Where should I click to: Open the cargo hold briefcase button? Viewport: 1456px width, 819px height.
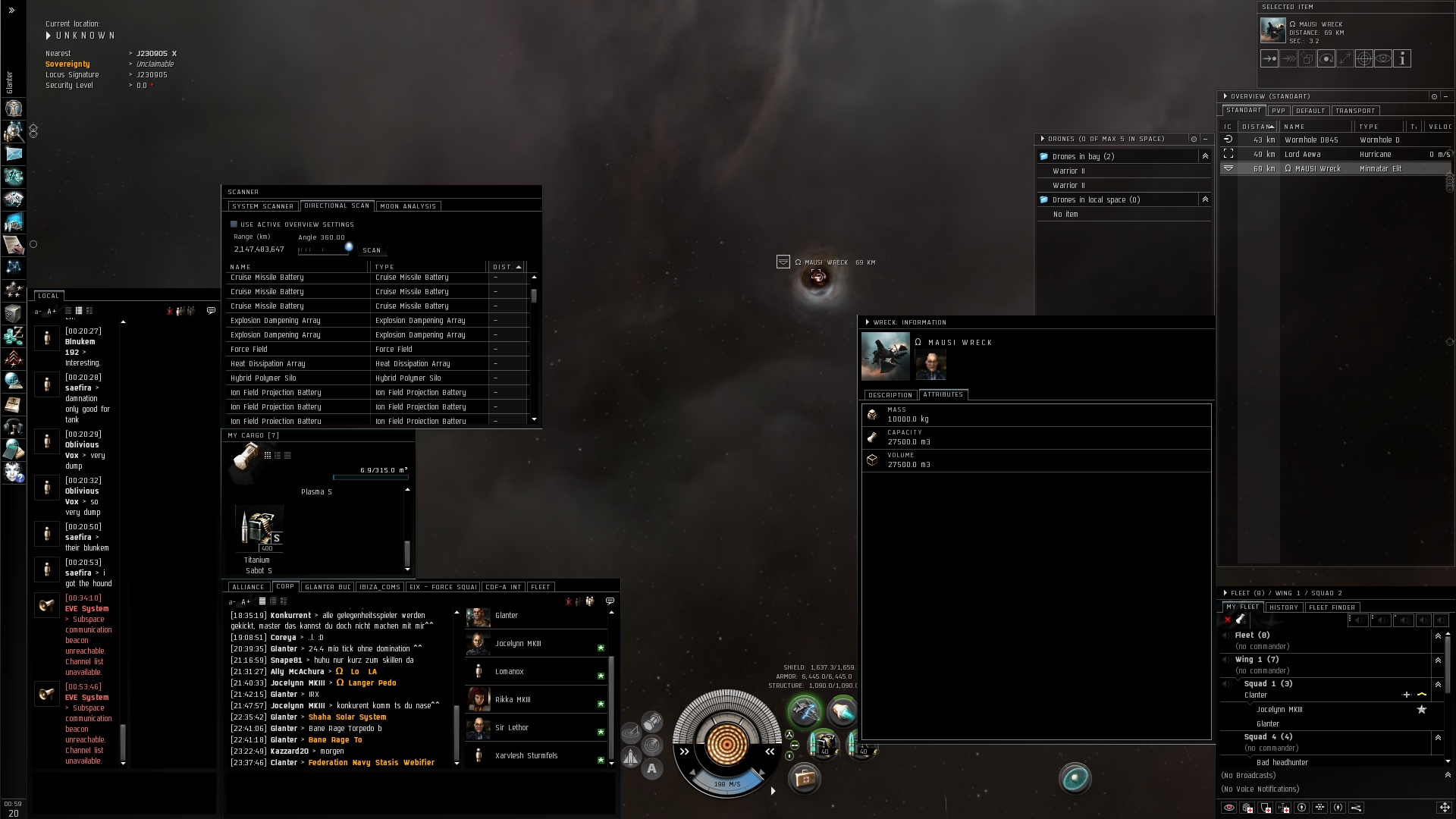click(804, 779)
